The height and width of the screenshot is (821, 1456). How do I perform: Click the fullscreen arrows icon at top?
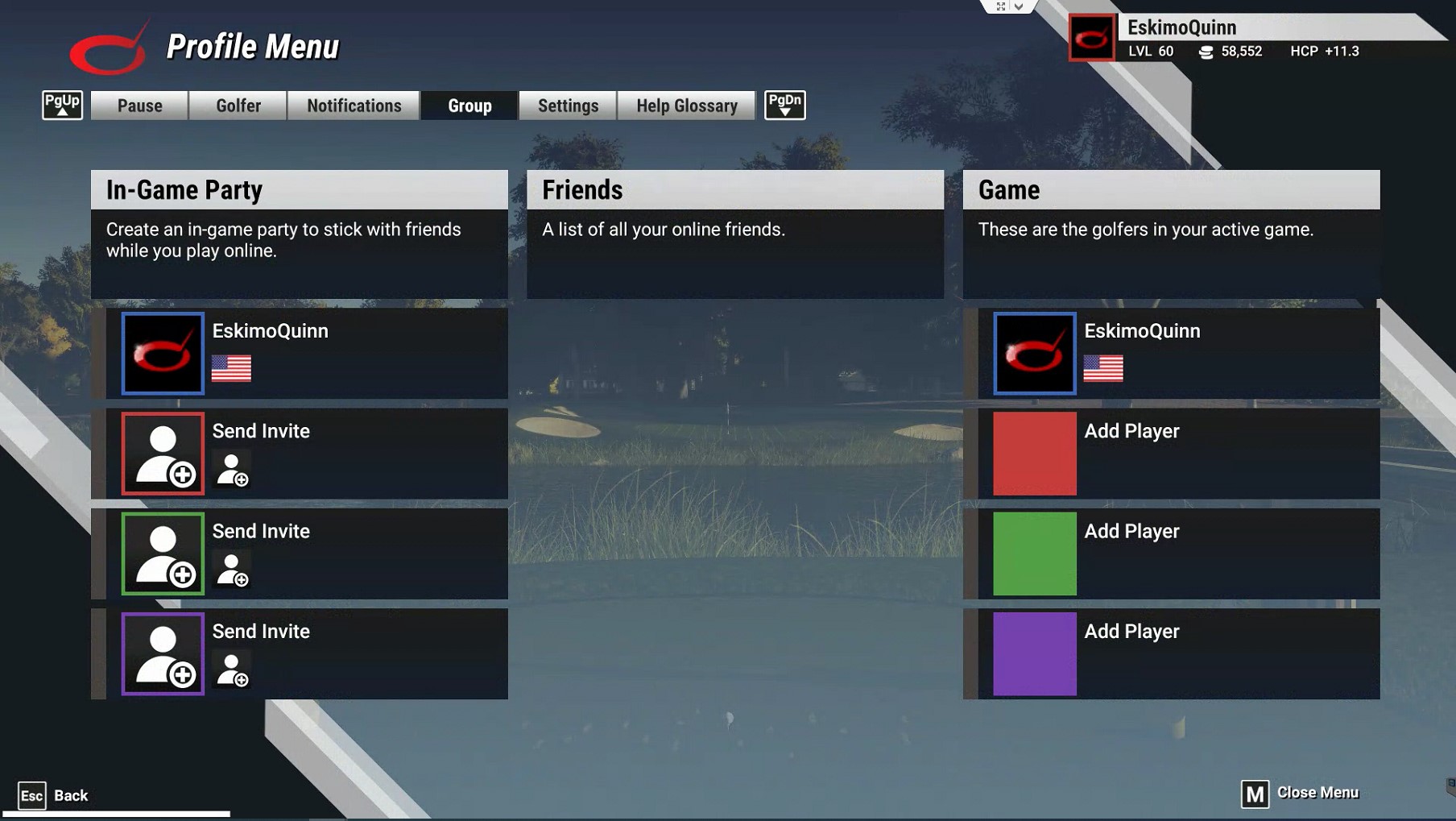coord(1000,6)
